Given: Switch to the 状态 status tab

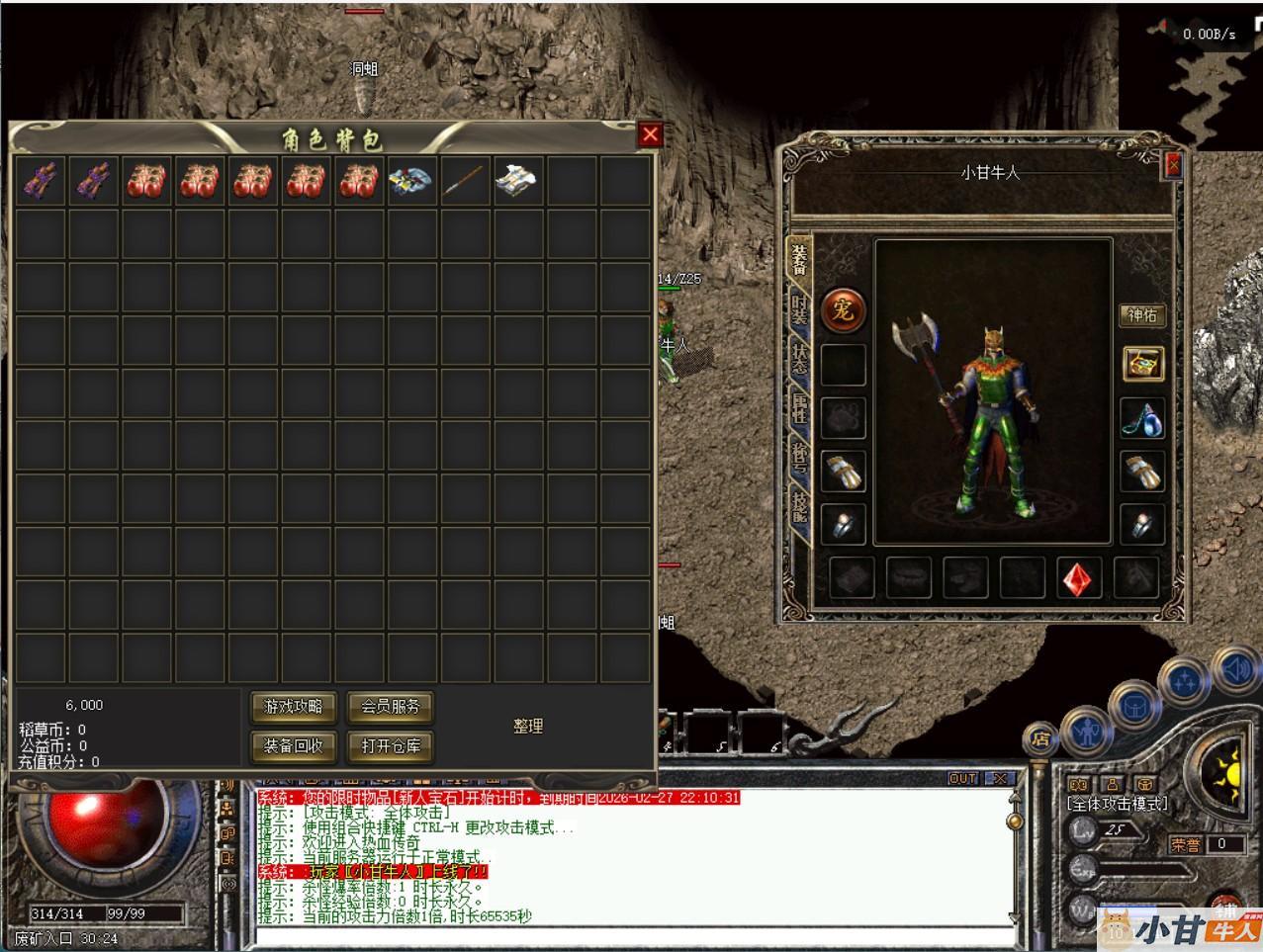Looking at the screenshot, I should point(799,358).
